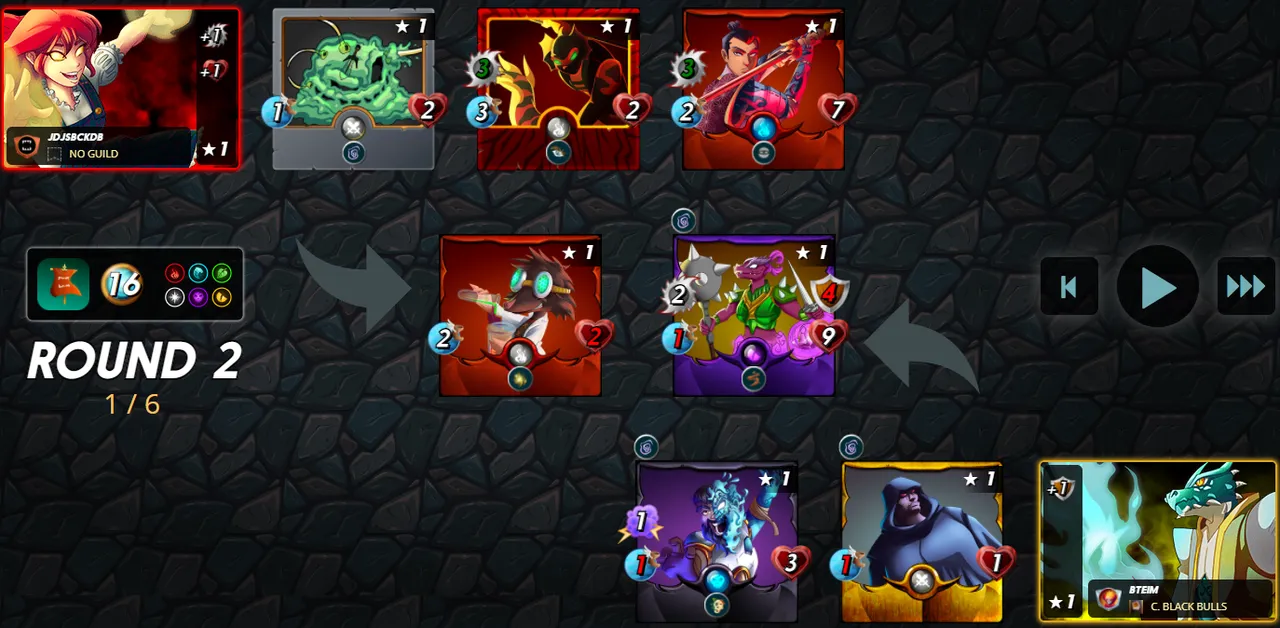This screenshot has height=628, width=1280.
Task: Choose the pink mace-wielding tank card
Action: (754, 314)
